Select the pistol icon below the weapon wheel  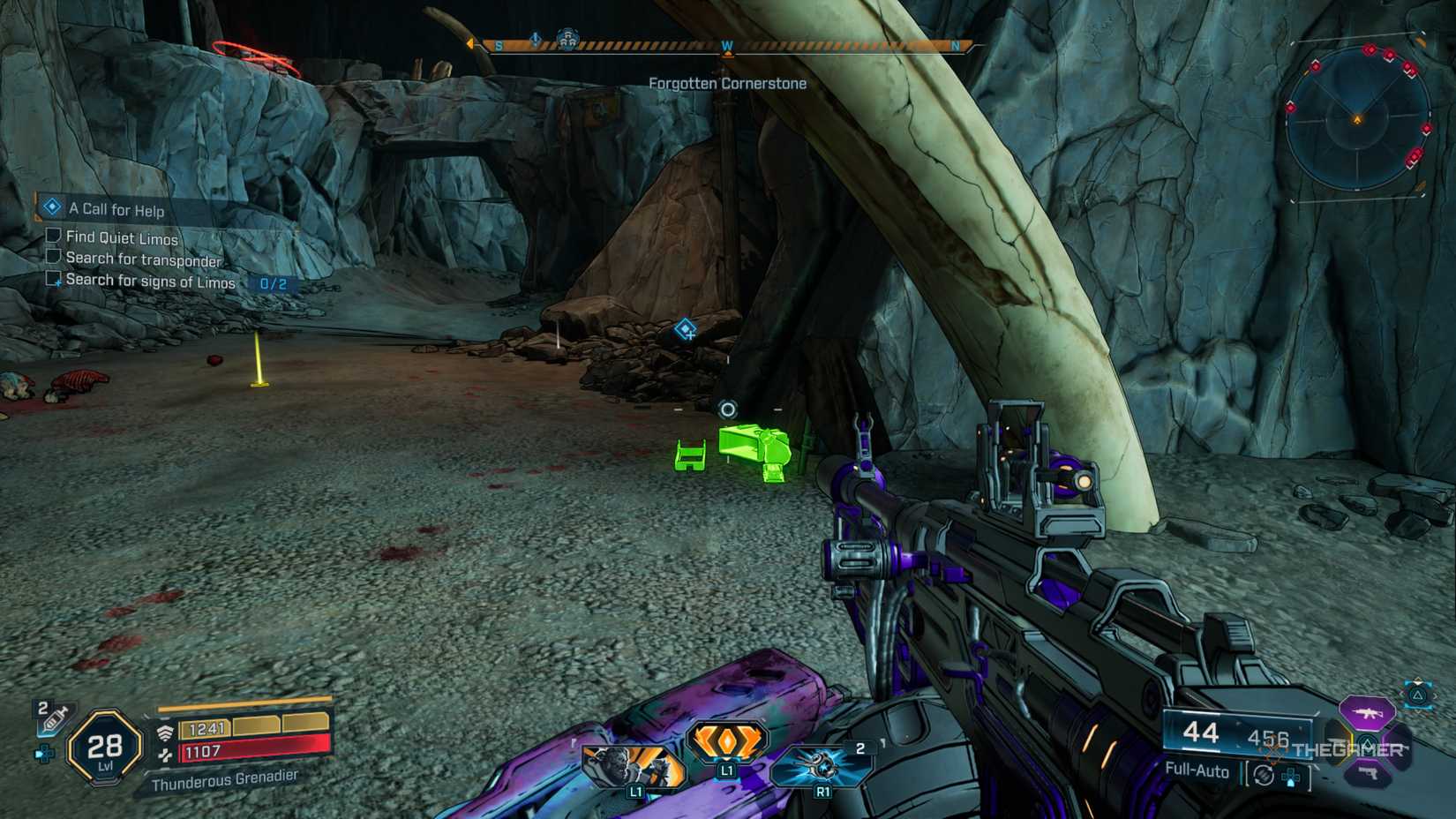click(x=1366, y=774)
